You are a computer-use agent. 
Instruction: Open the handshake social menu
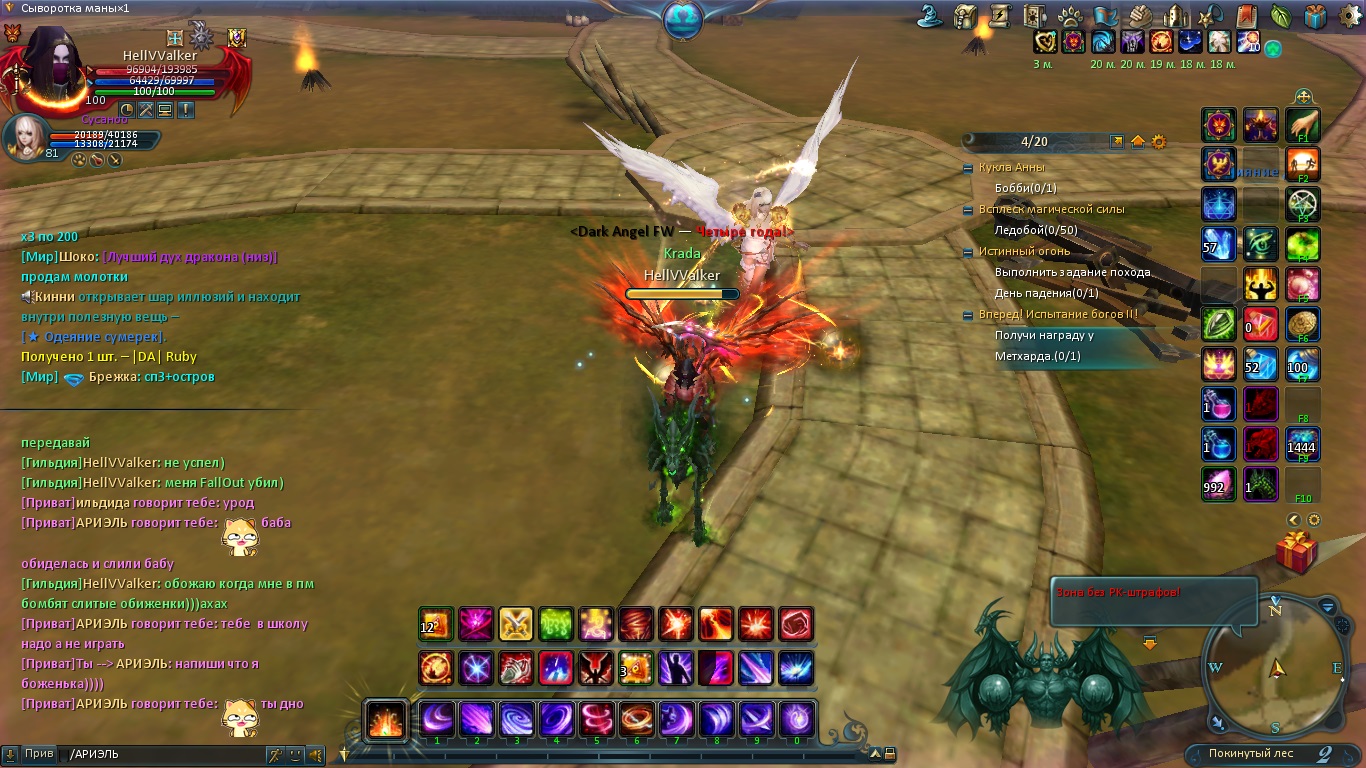1141,16
